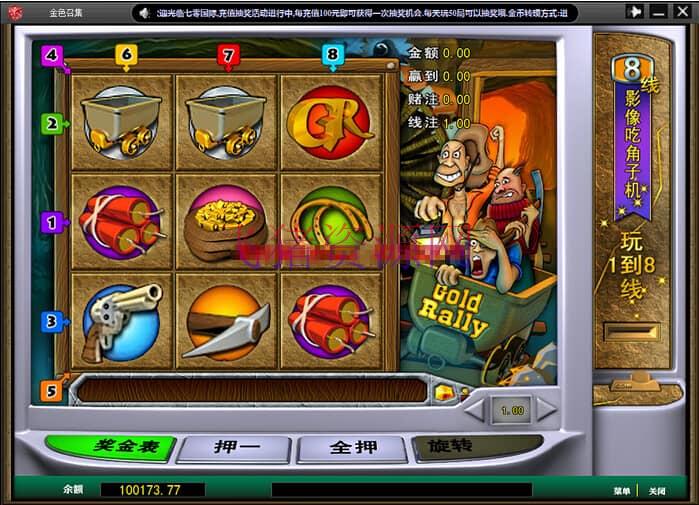This screenshot has width=699, height=505.
Task: Activate payline marker 2
Action: [51, 124]
